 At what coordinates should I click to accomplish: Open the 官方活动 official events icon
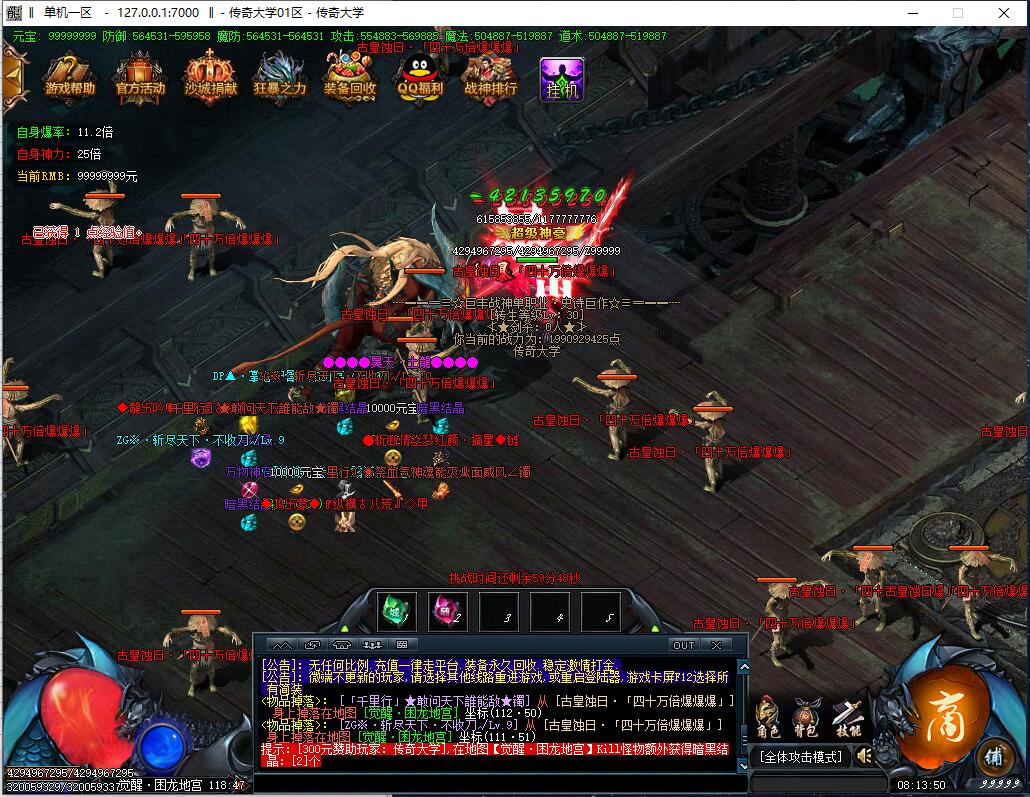(140, 74)
